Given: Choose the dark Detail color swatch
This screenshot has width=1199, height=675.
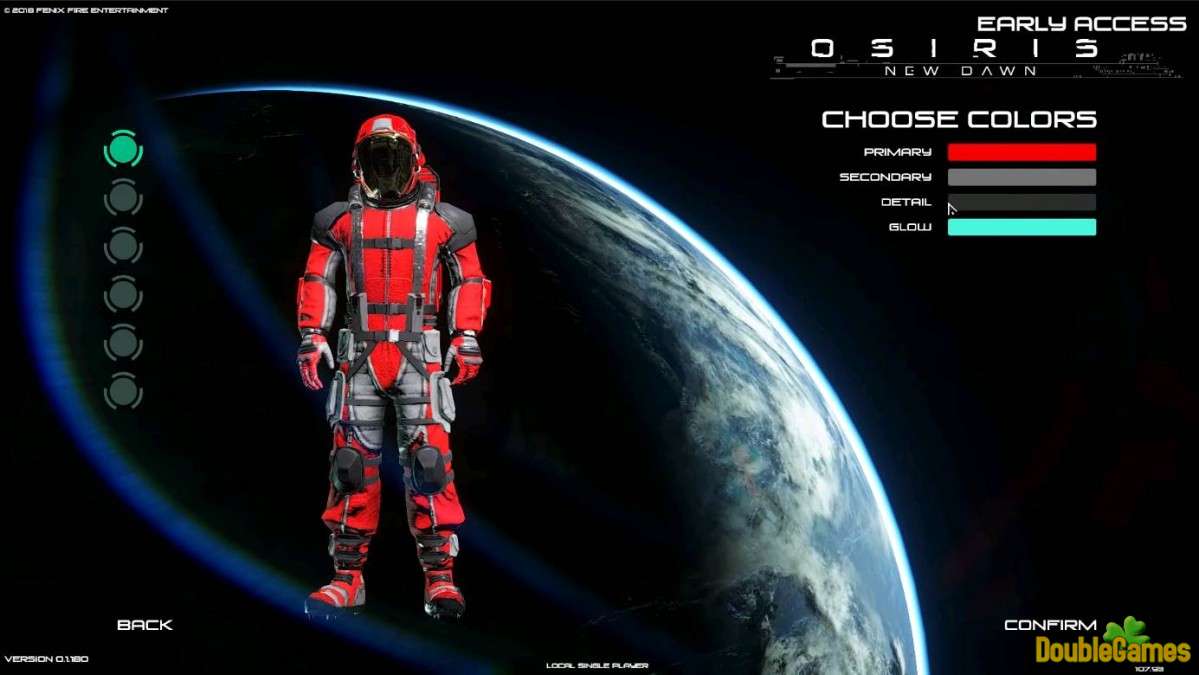Looking at the screenshot, I should tap(1021, 202).
